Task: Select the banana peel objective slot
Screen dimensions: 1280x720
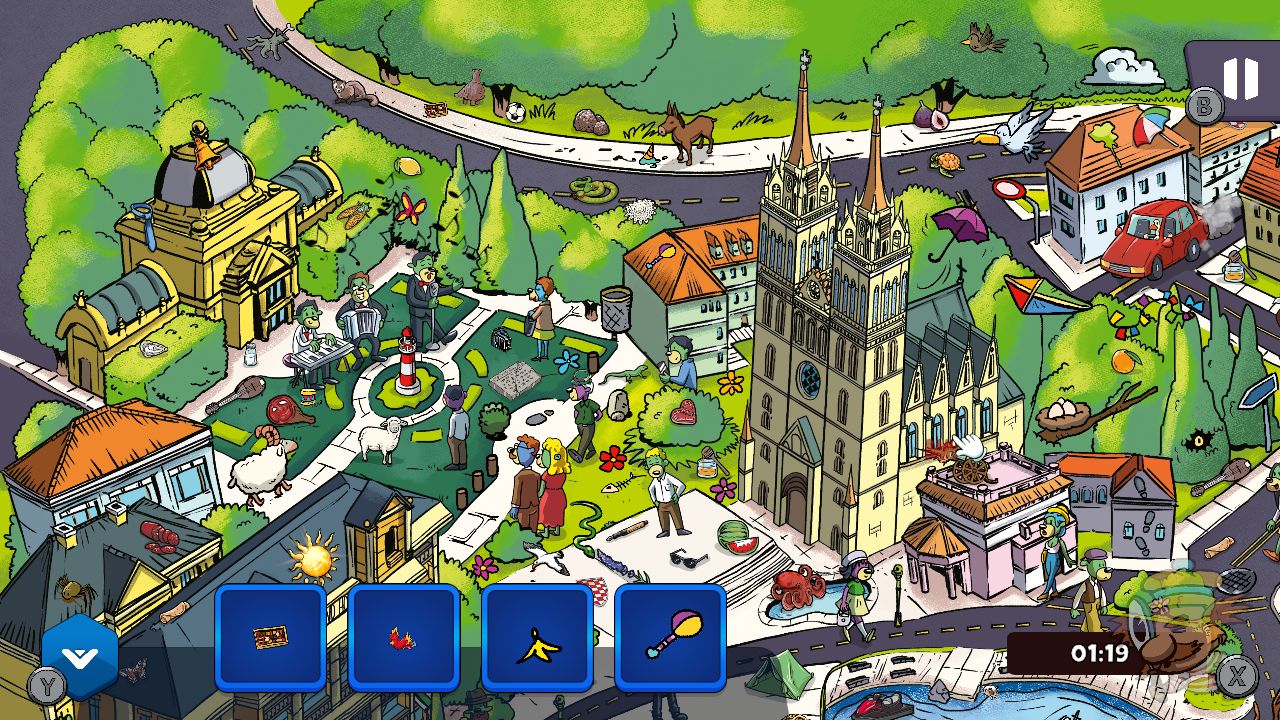Action: (x=537, y=637)
